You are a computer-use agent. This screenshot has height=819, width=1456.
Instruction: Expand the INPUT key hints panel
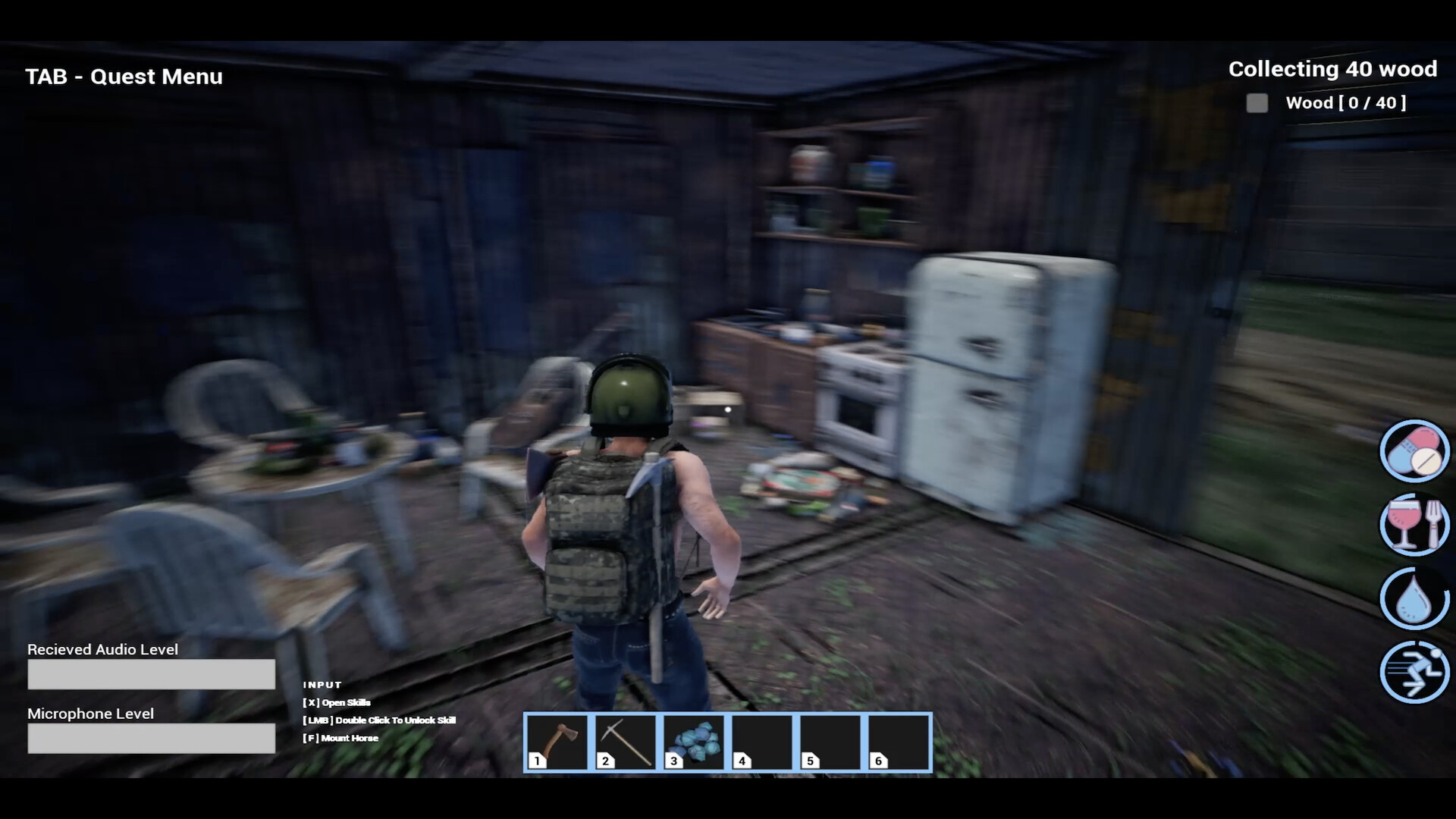(x=322, y=684)
